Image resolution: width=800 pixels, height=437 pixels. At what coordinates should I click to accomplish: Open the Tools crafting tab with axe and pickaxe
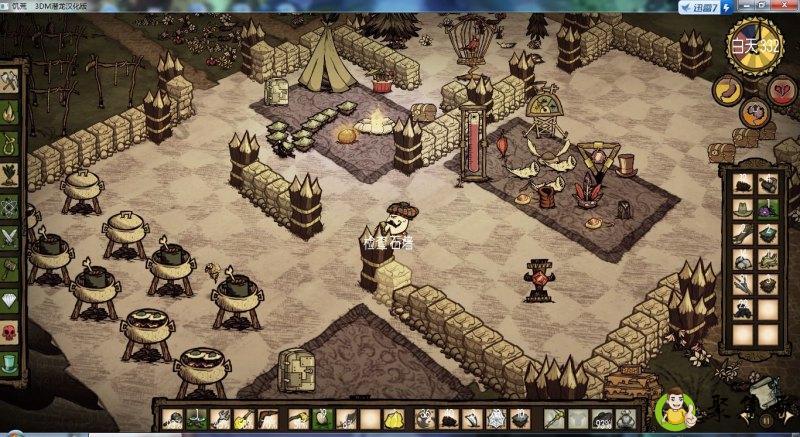click(x=10, y=80)
